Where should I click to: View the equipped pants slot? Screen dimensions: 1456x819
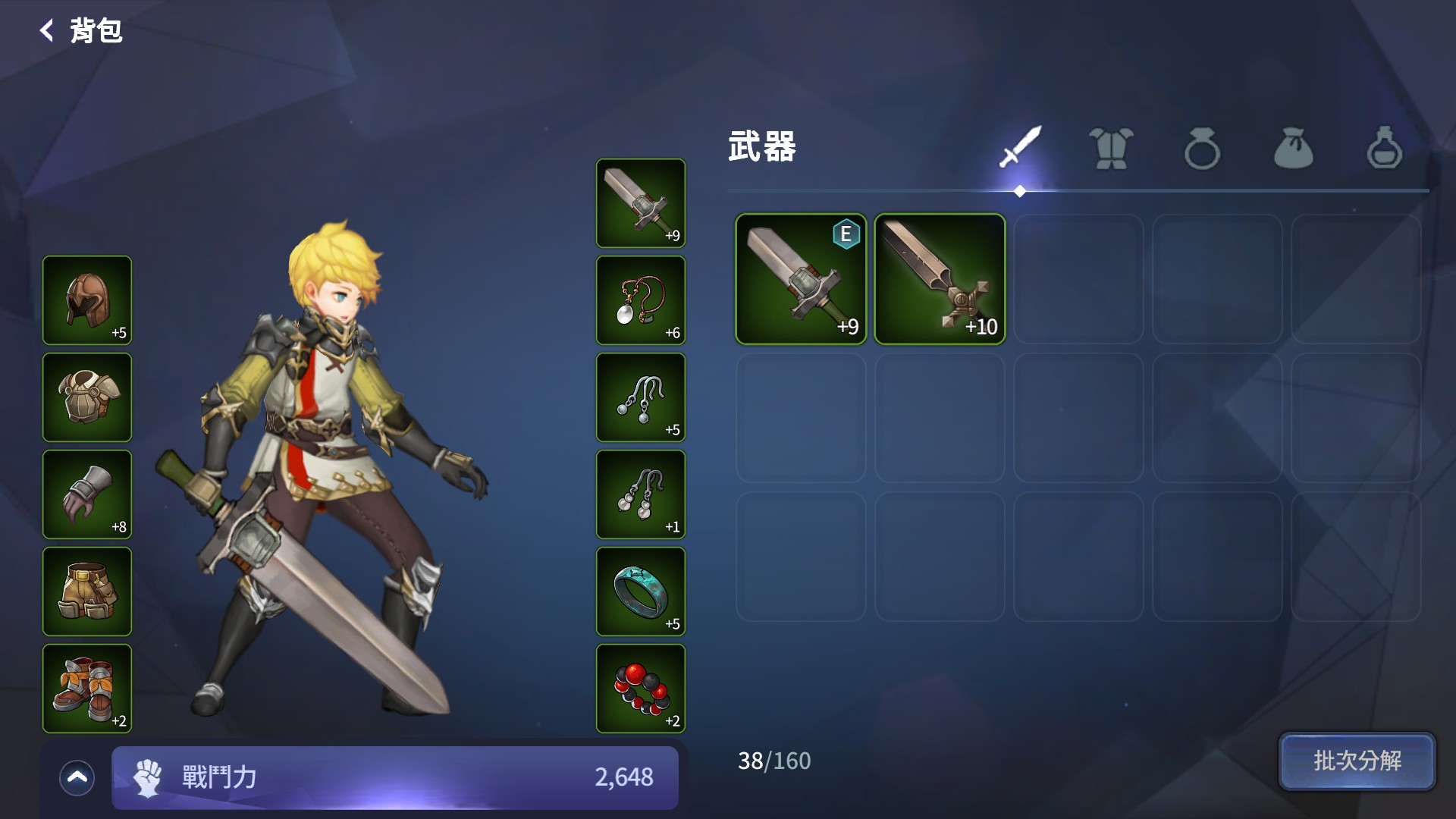pos(87,591)
